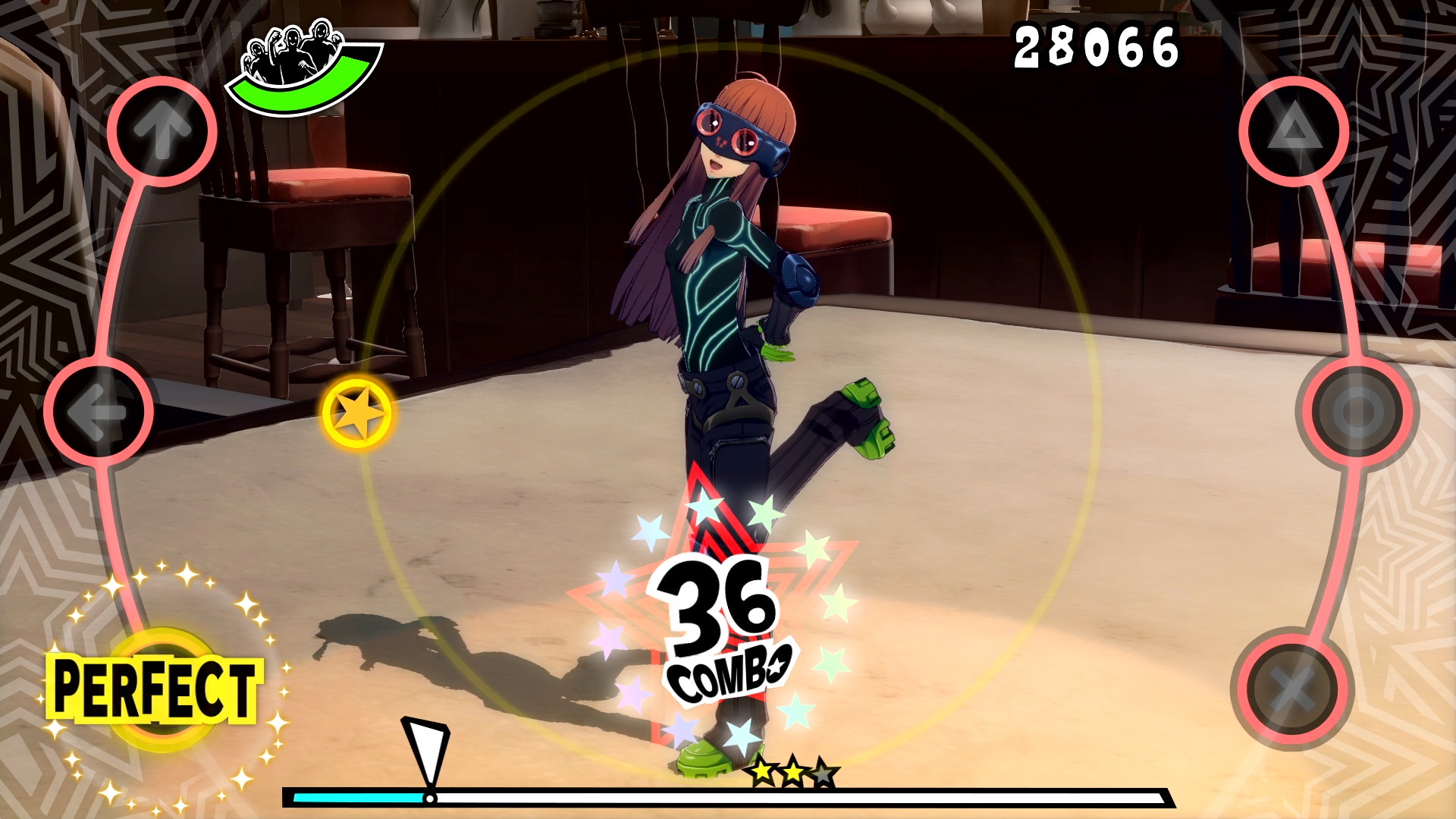This screenshot has width=1456, height=819.
Task: Select the Up arrow note ring
Action: pyautogui.click(x=162, y=130)
